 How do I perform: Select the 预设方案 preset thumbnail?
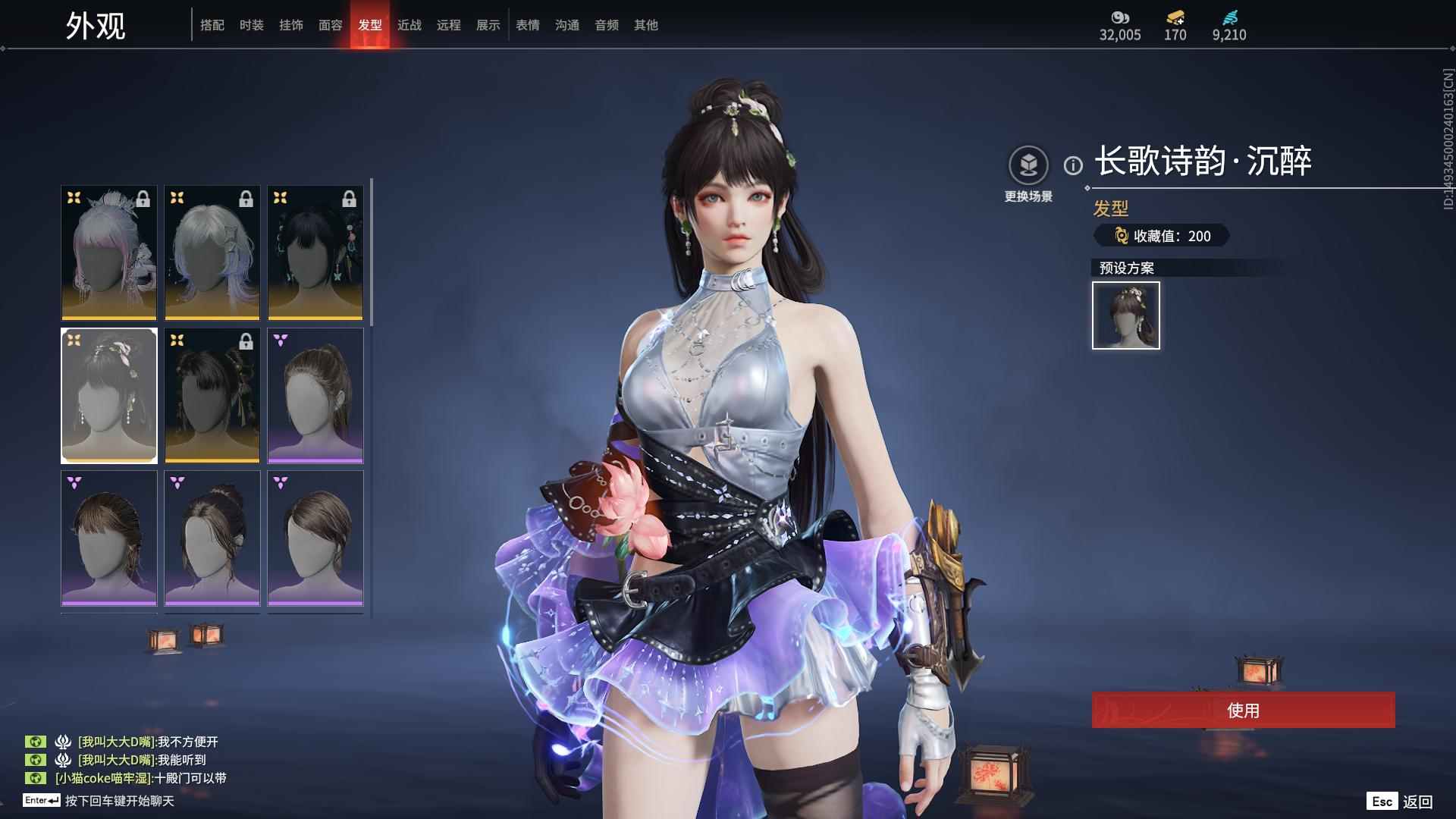click(x=1125, y=315)
